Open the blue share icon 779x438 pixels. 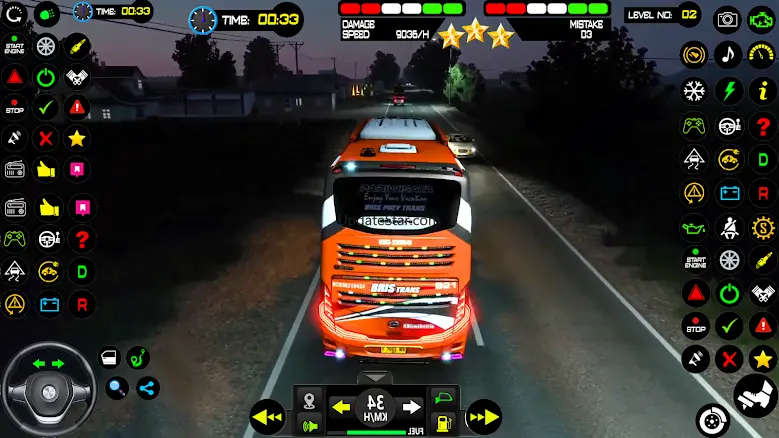(148, 388)
